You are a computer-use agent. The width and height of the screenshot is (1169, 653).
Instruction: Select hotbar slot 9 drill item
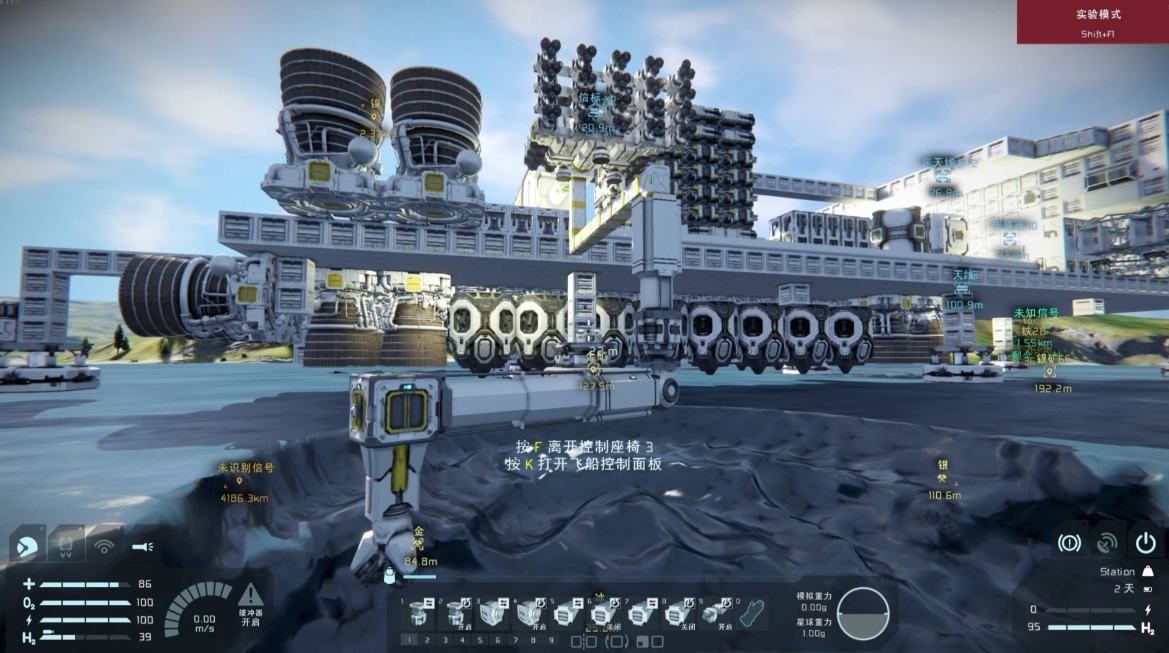click(x=713, y=612)
